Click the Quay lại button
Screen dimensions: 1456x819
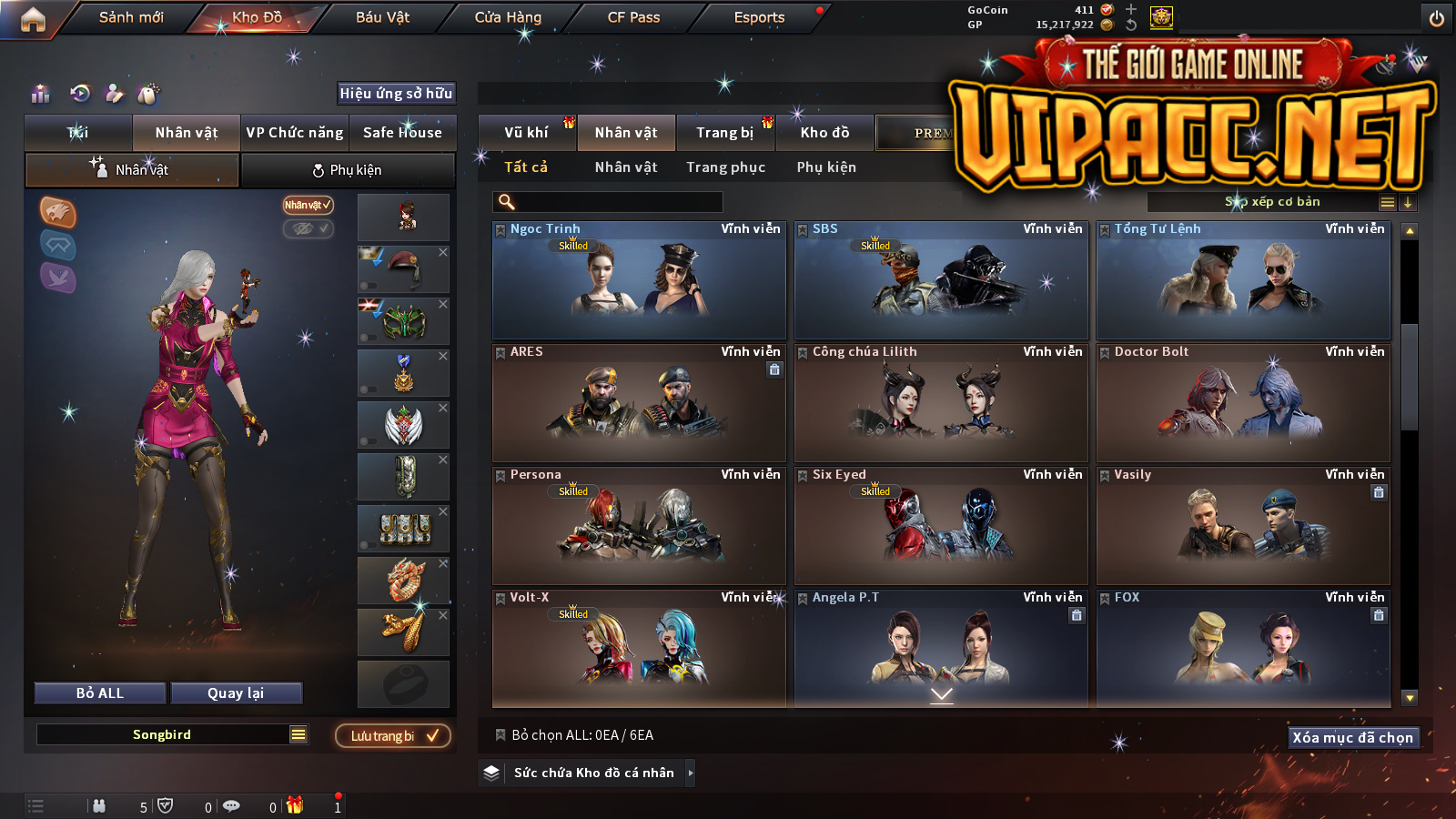coord(236,693)
